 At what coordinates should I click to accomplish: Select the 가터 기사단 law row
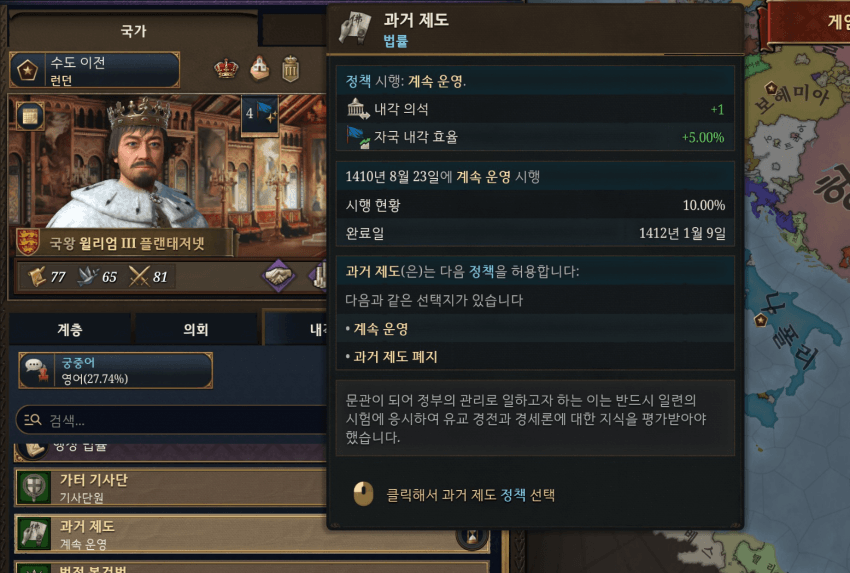(x=250, y=487)
